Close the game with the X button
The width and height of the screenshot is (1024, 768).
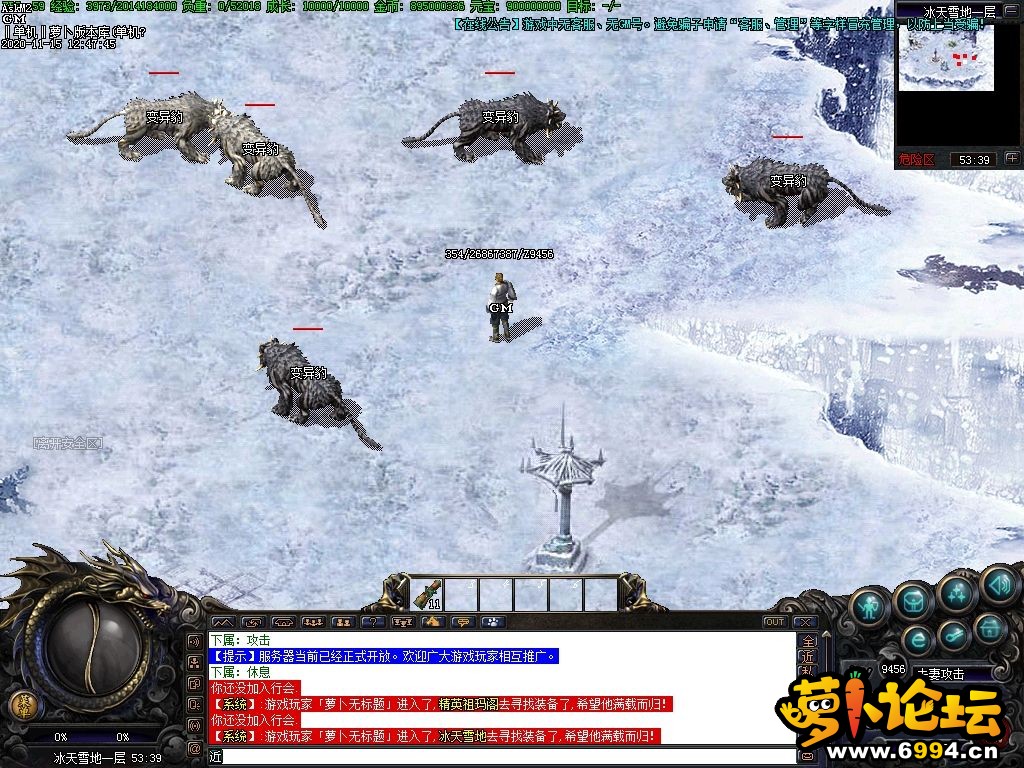pos(804,622)
